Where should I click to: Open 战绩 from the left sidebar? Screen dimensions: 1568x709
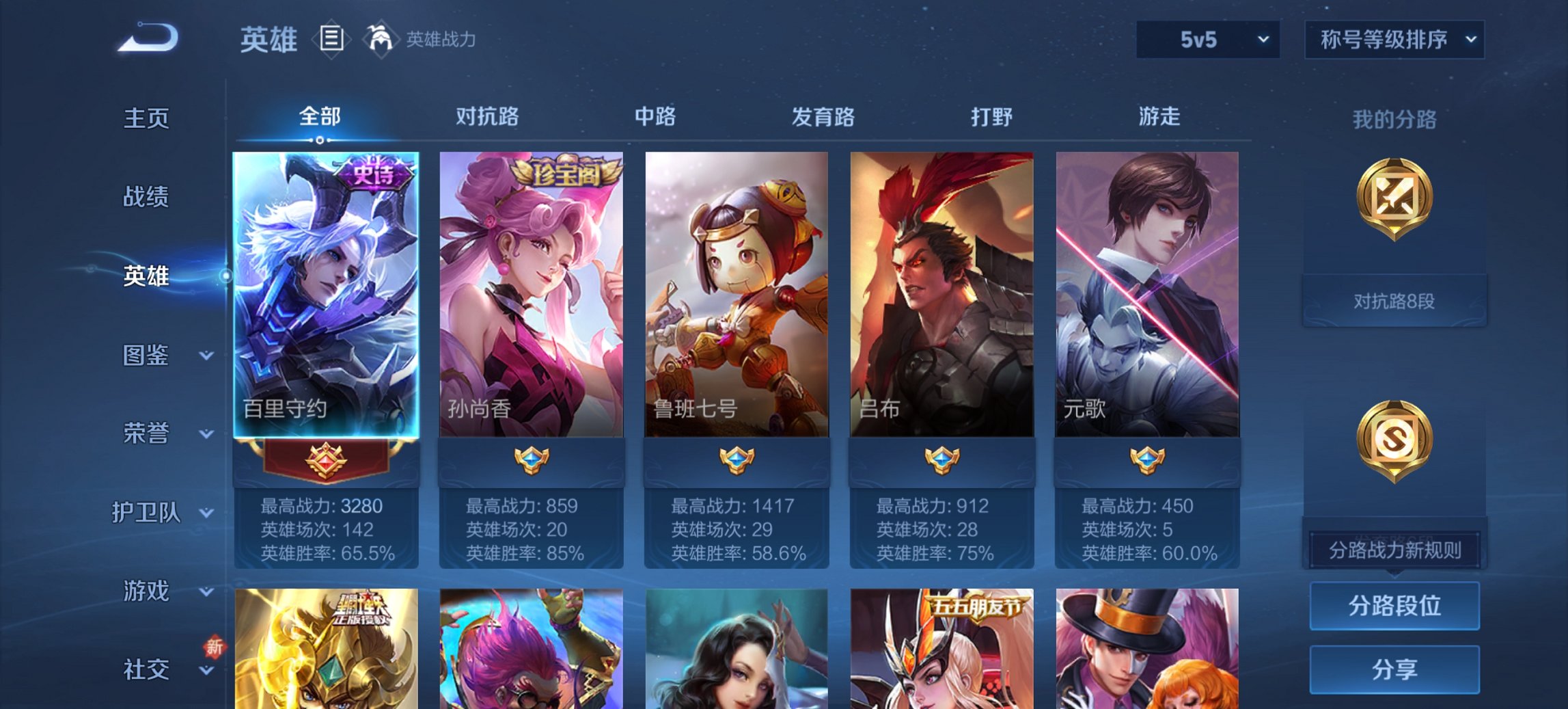click(146, 198)
